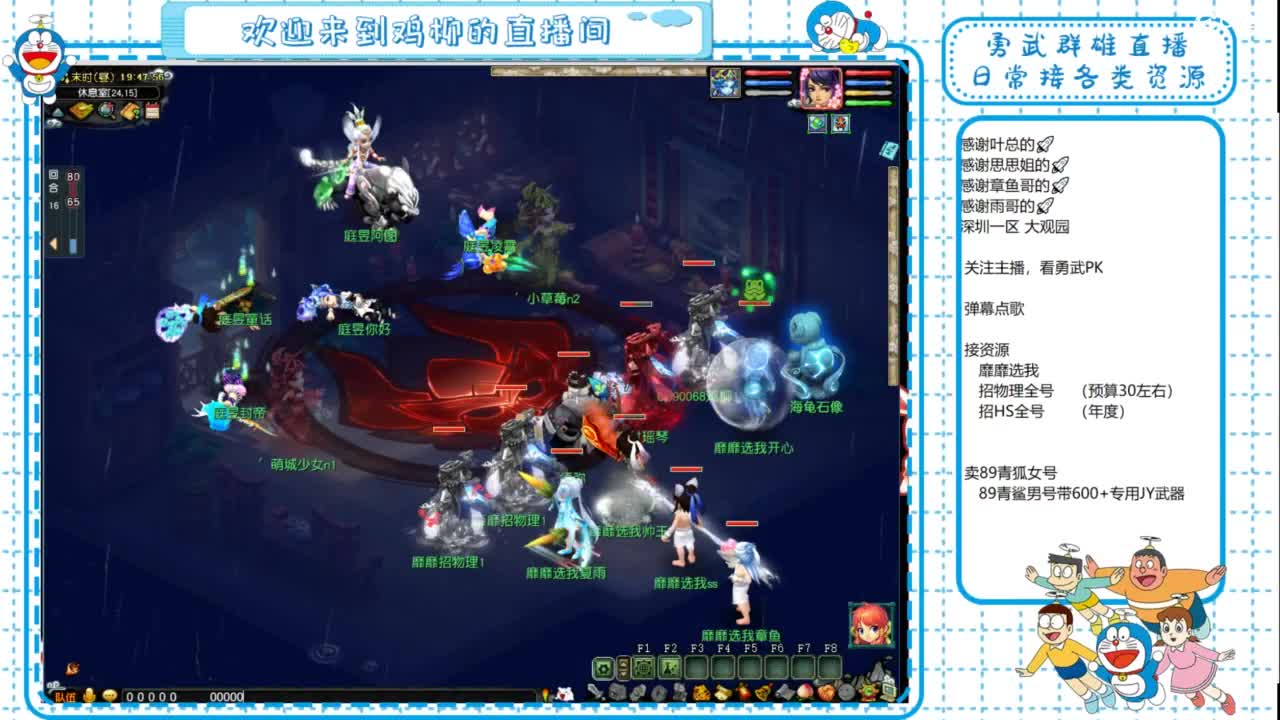Open the calendar activity icon near the clock

click(x=153, y=110)
